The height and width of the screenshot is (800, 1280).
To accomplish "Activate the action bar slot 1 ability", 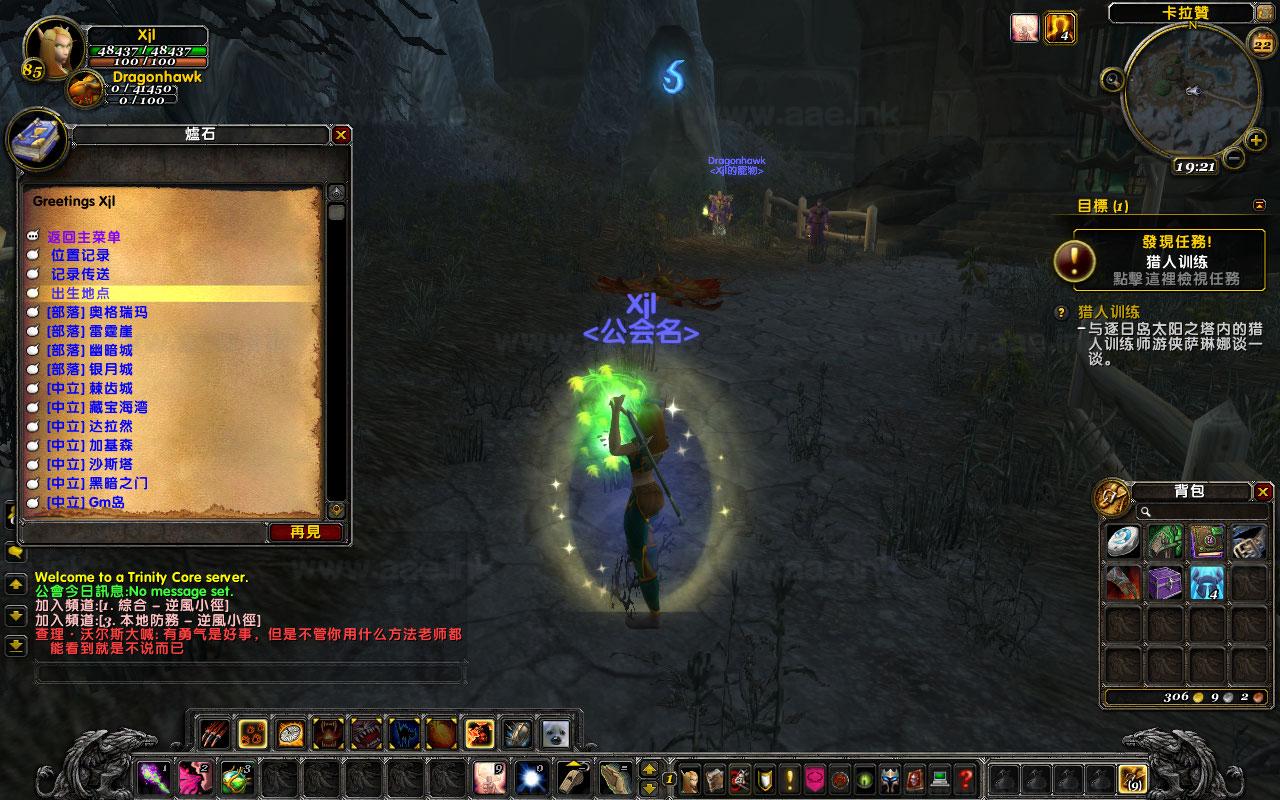I will click(x=152, y=778).
